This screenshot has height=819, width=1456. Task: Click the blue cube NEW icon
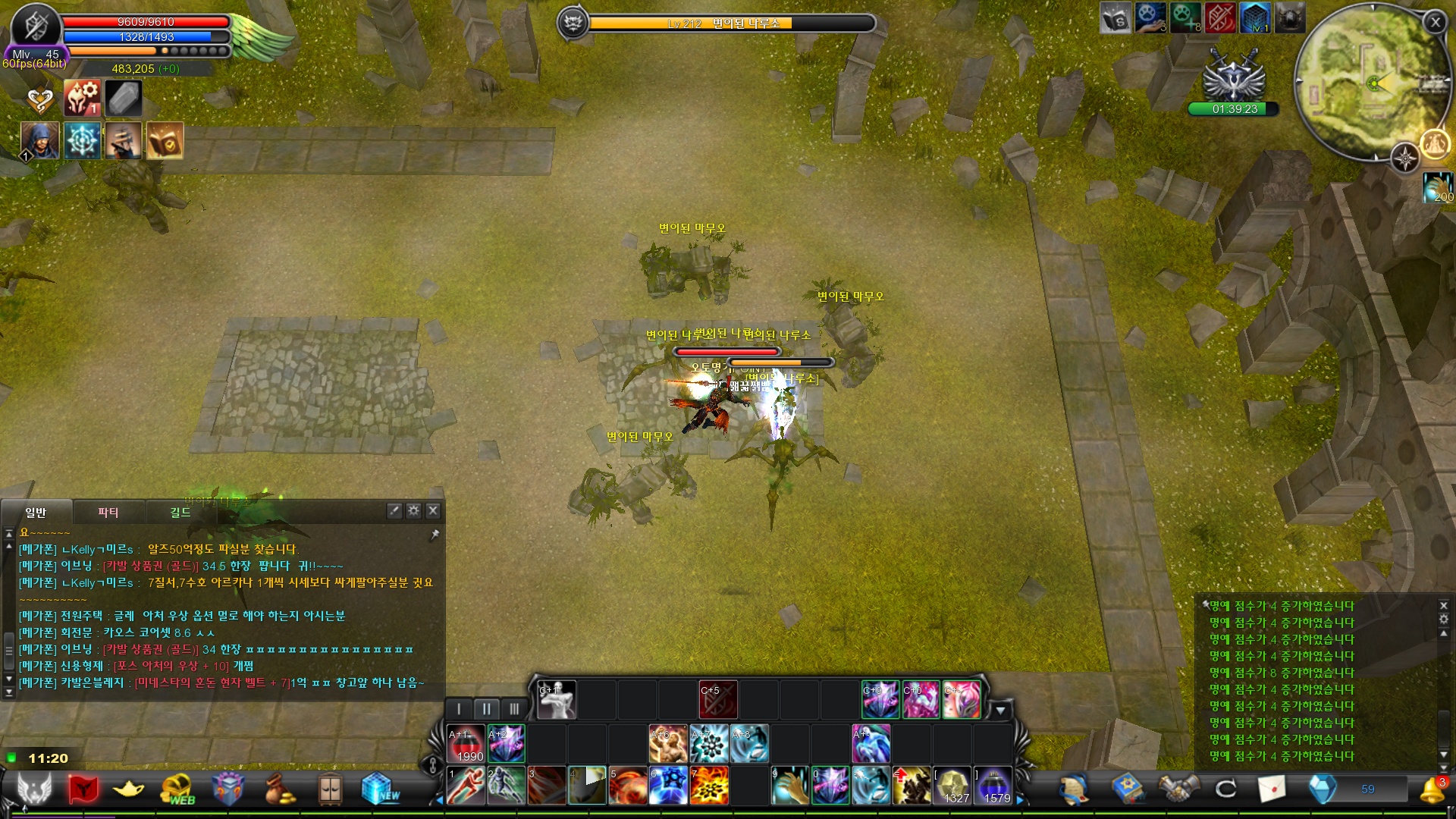point(379,789)
